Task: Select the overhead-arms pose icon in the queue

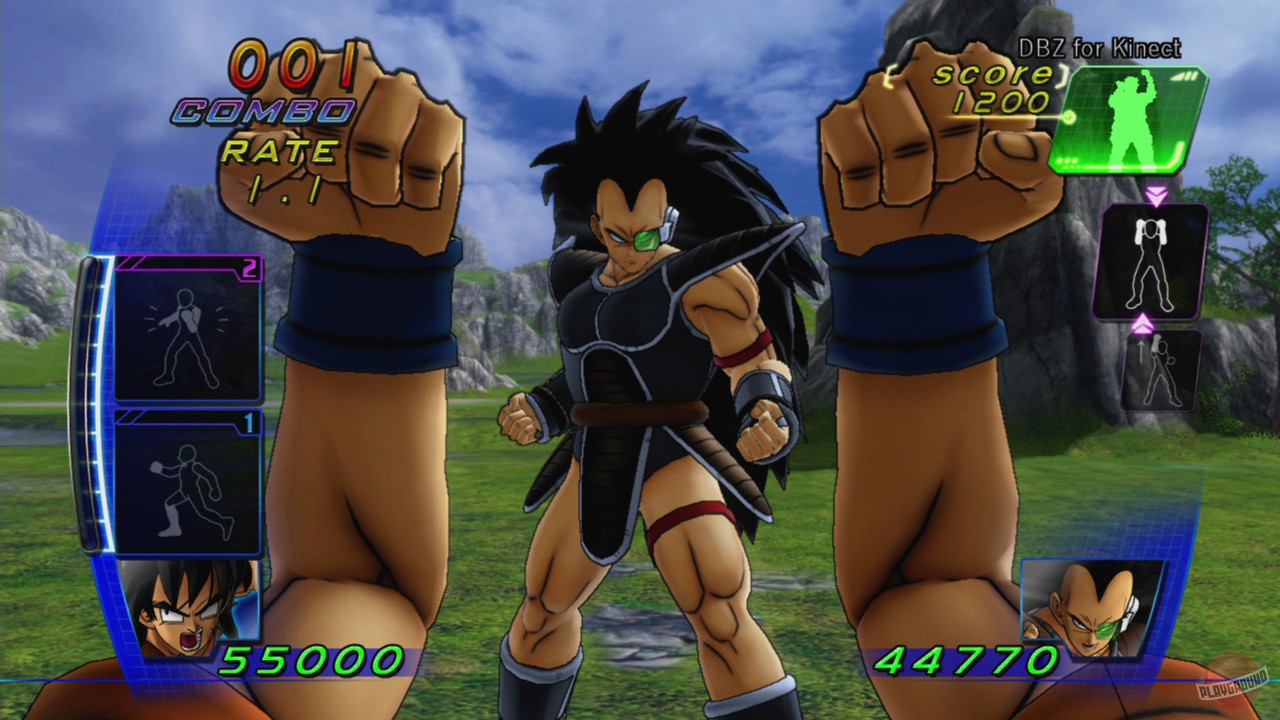Action: coord(1152,262)
